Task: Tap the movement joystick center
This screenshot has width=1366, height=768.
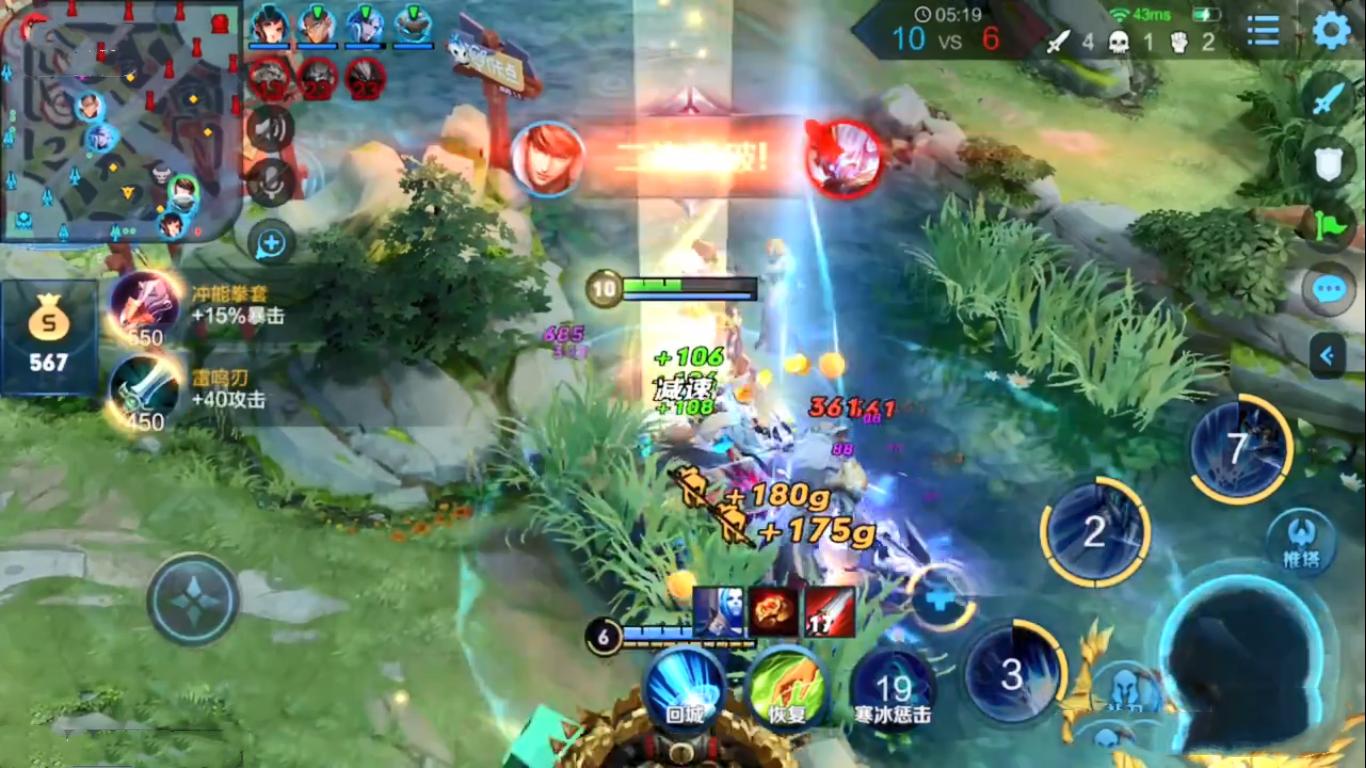Action: coord(192,600)
